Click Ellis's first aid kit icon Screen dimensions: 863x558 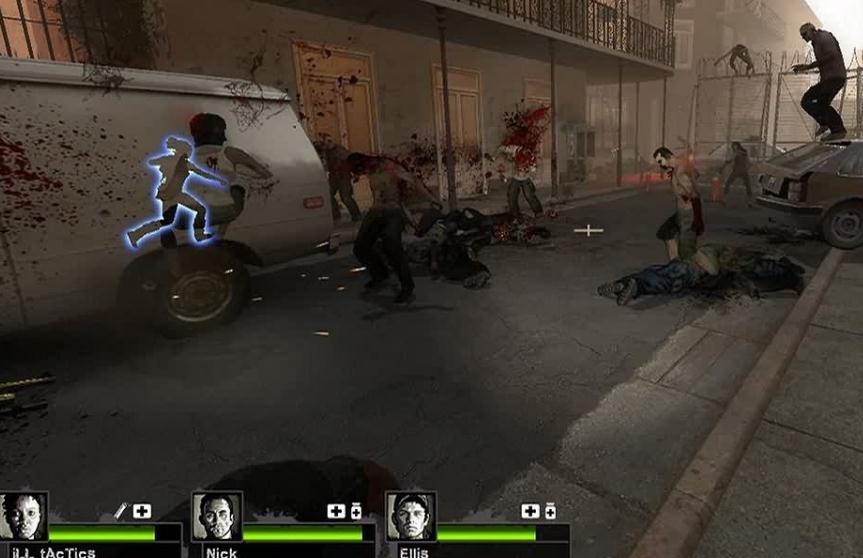(530, 511)
